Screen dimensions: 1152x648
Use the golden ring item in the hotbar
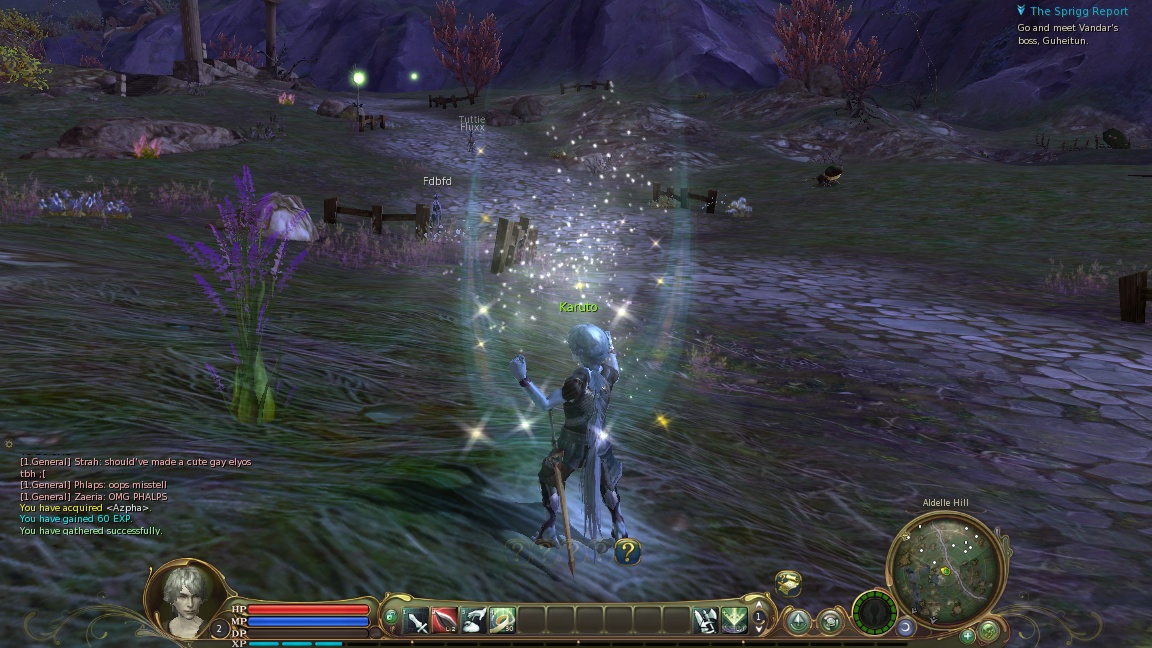click(503, 621)
